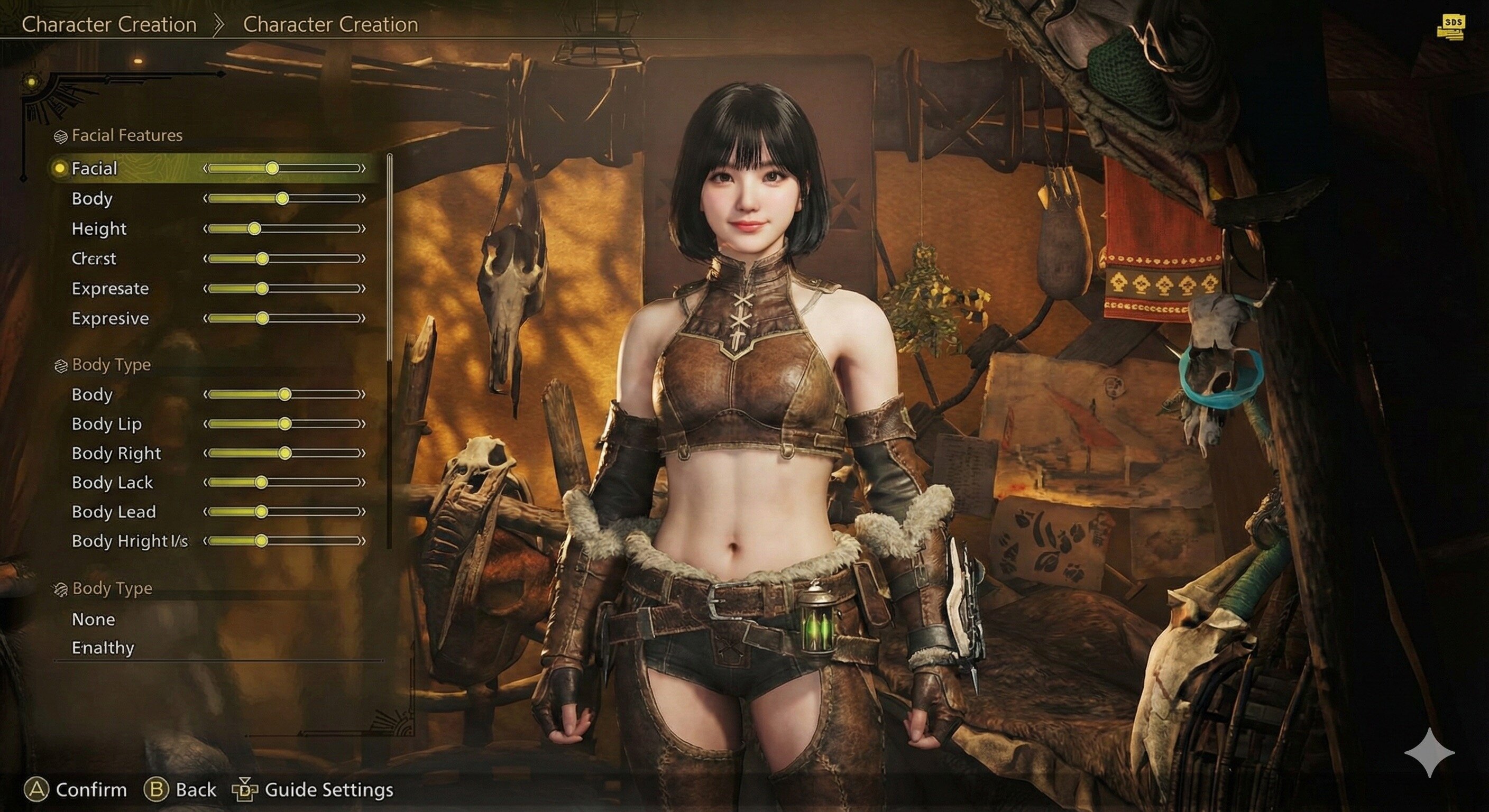Choose the None body type option
This screenshot has height=812, width=1489.
[x=94, y=620]
